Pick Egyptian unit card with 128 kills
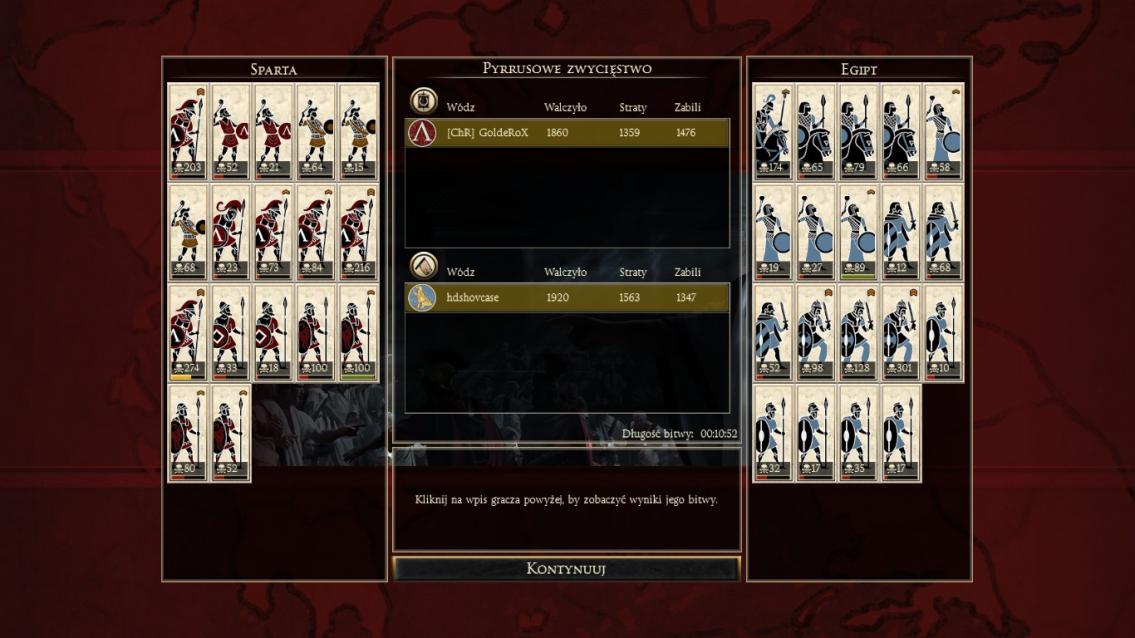This screenshot has height=638, width=1135. (x=858, y=333)
